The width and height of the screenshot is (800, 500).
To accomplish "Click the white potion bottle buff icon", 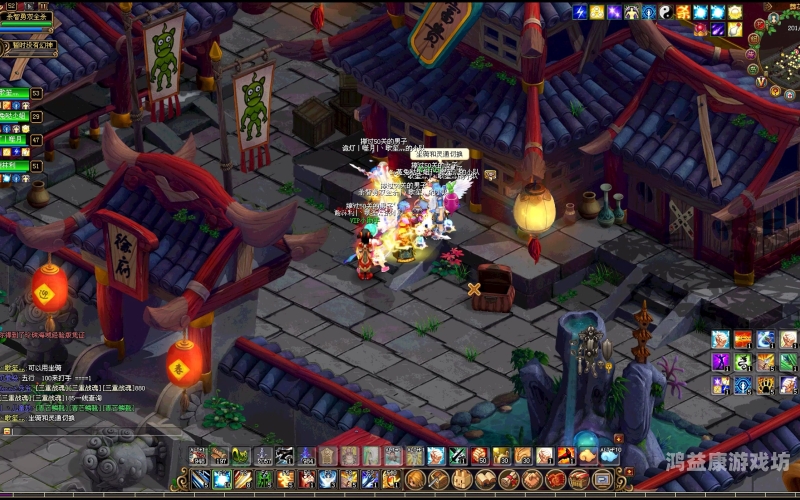I will click(x=734, y=29).
